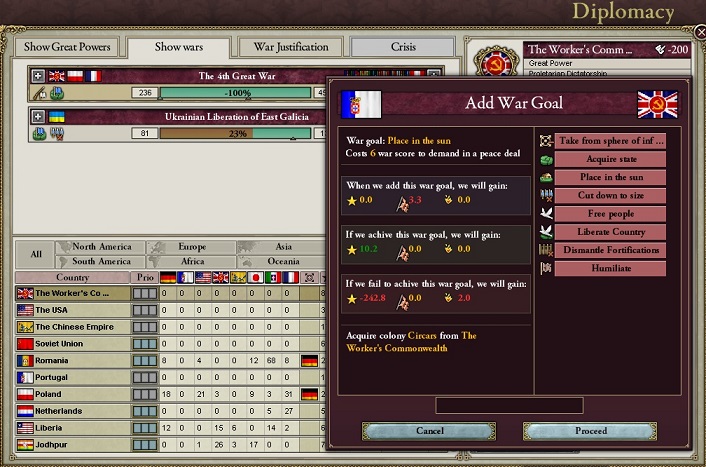Show all countries with the All filter

click(x=36, y=254)
